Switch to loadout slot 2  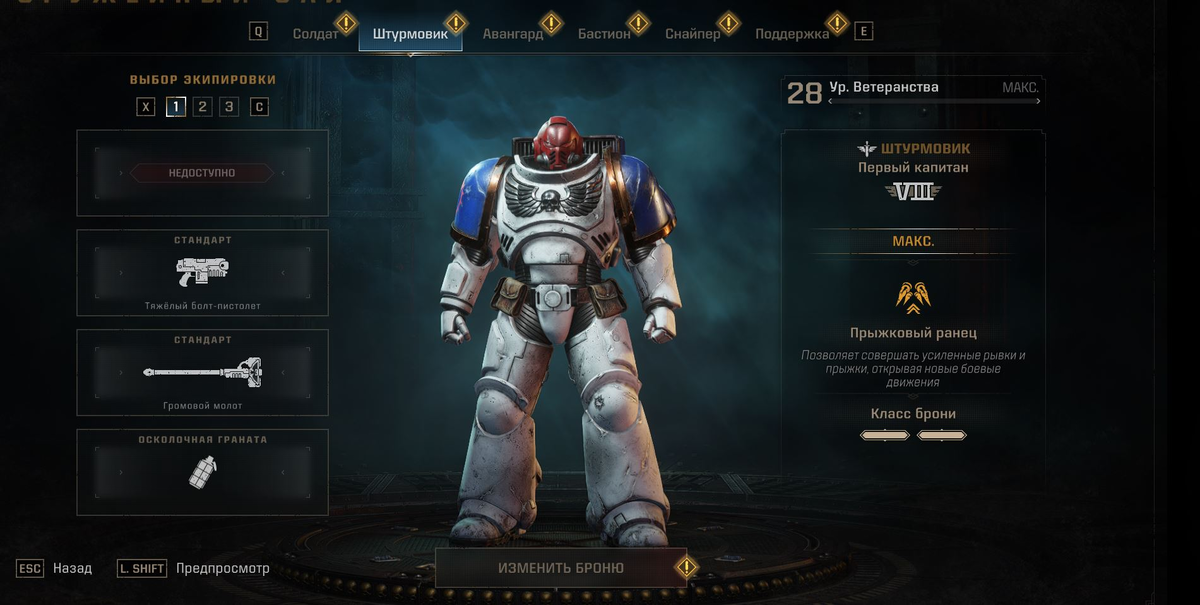coord(202,107)
